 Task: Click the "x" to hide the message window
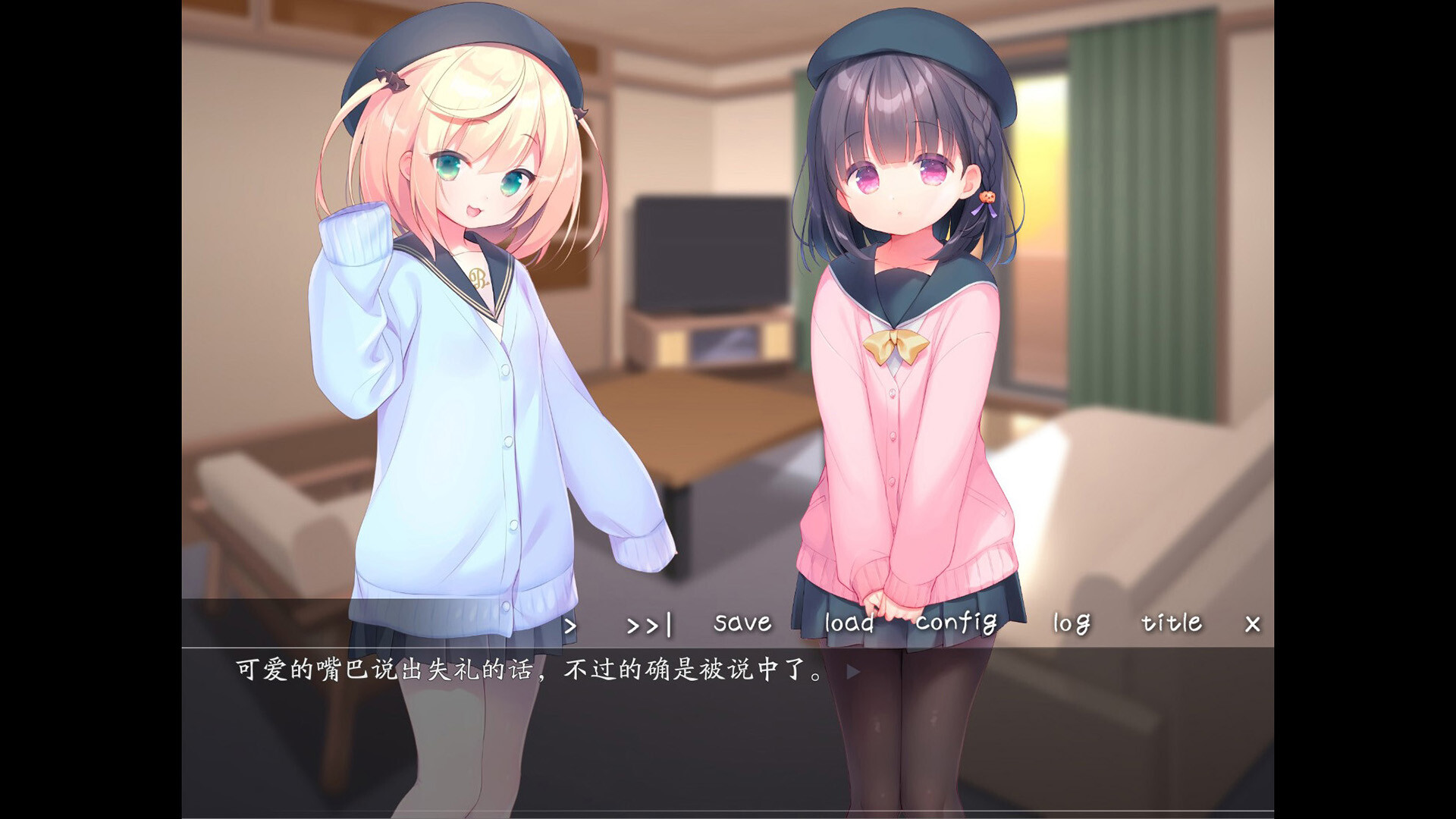click(x=1252, y=623)
